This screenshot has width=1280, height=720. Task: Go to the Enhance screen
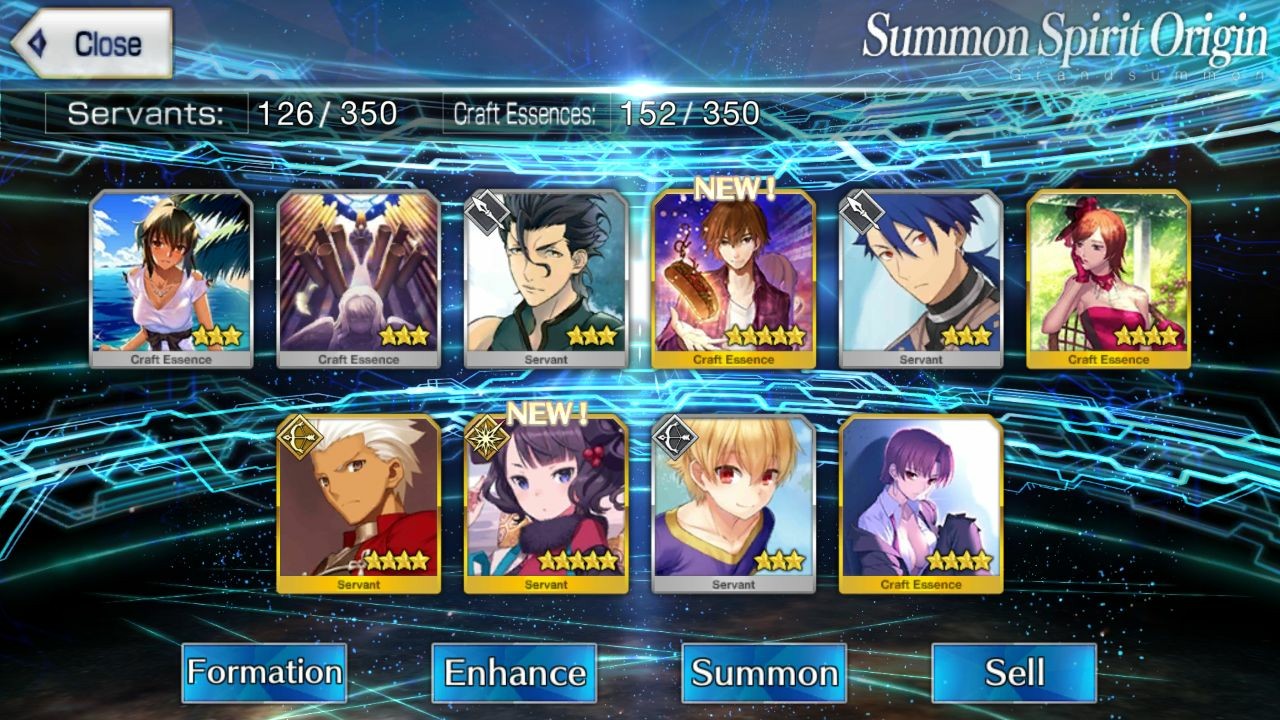[x=514, y=672]
